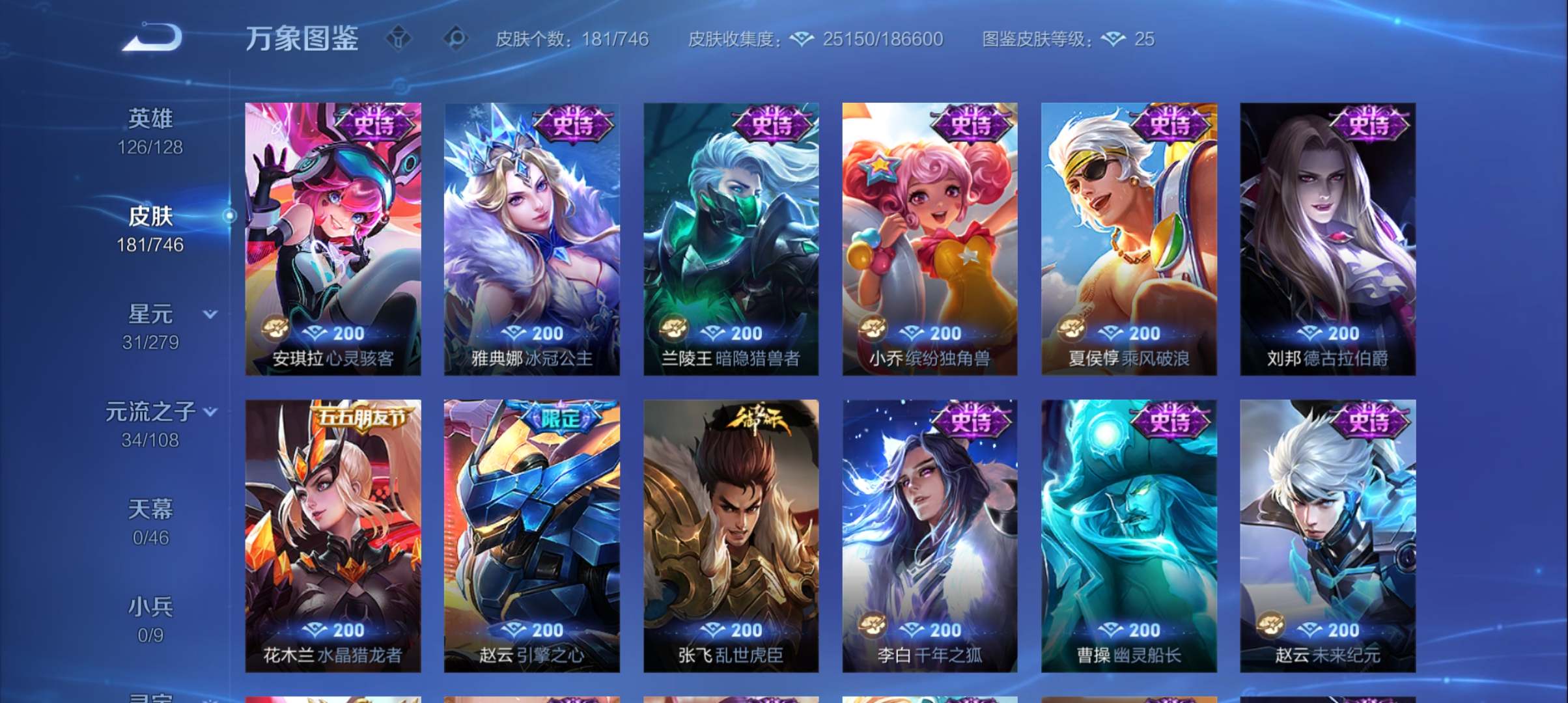Click the 皮肤收集度 progress value
The image size is (1568, 703).
(x=881, y=39)
